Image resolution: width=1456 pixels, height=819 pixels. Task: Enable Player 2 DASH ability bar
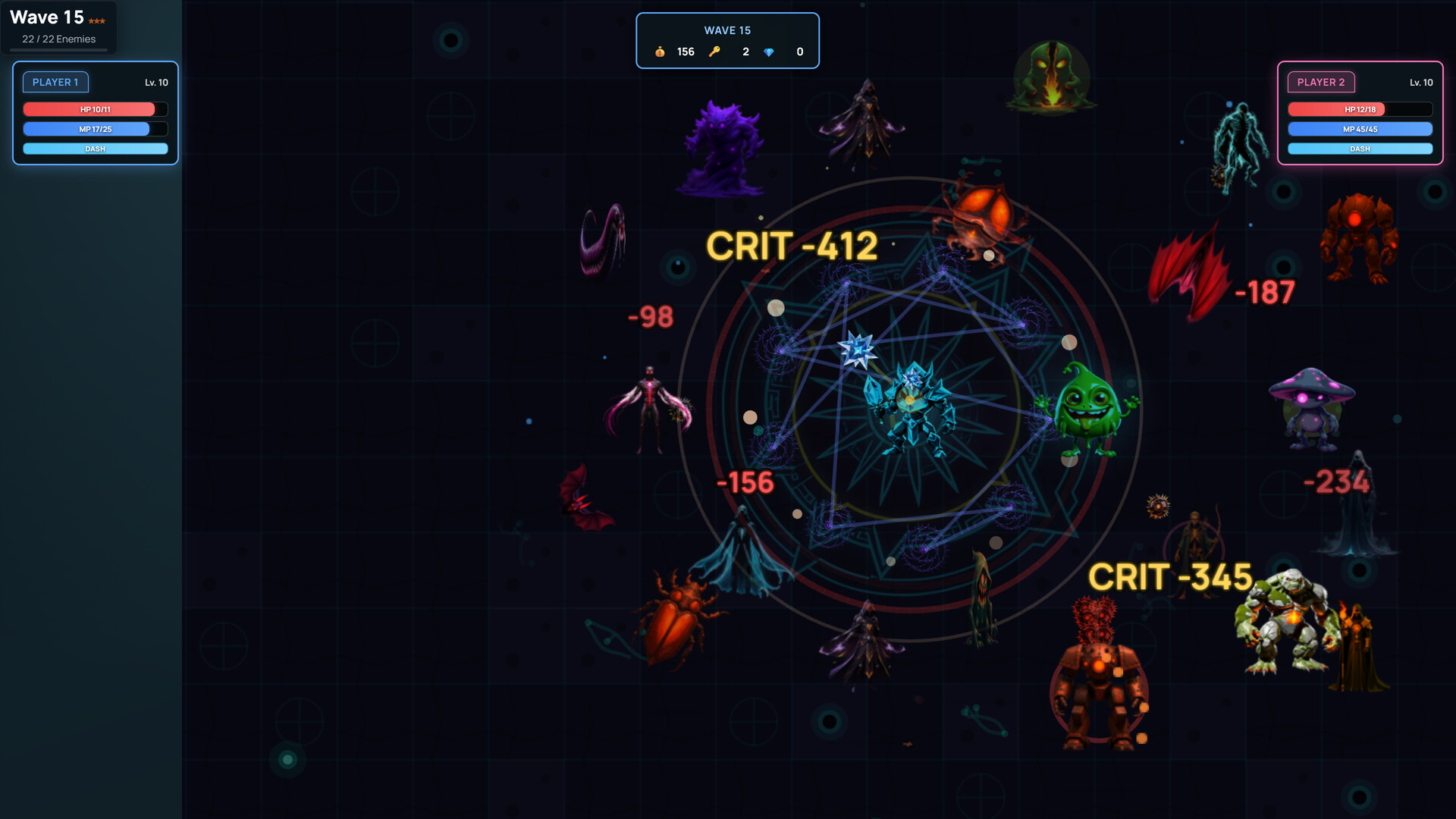[x=1360, y=149]
